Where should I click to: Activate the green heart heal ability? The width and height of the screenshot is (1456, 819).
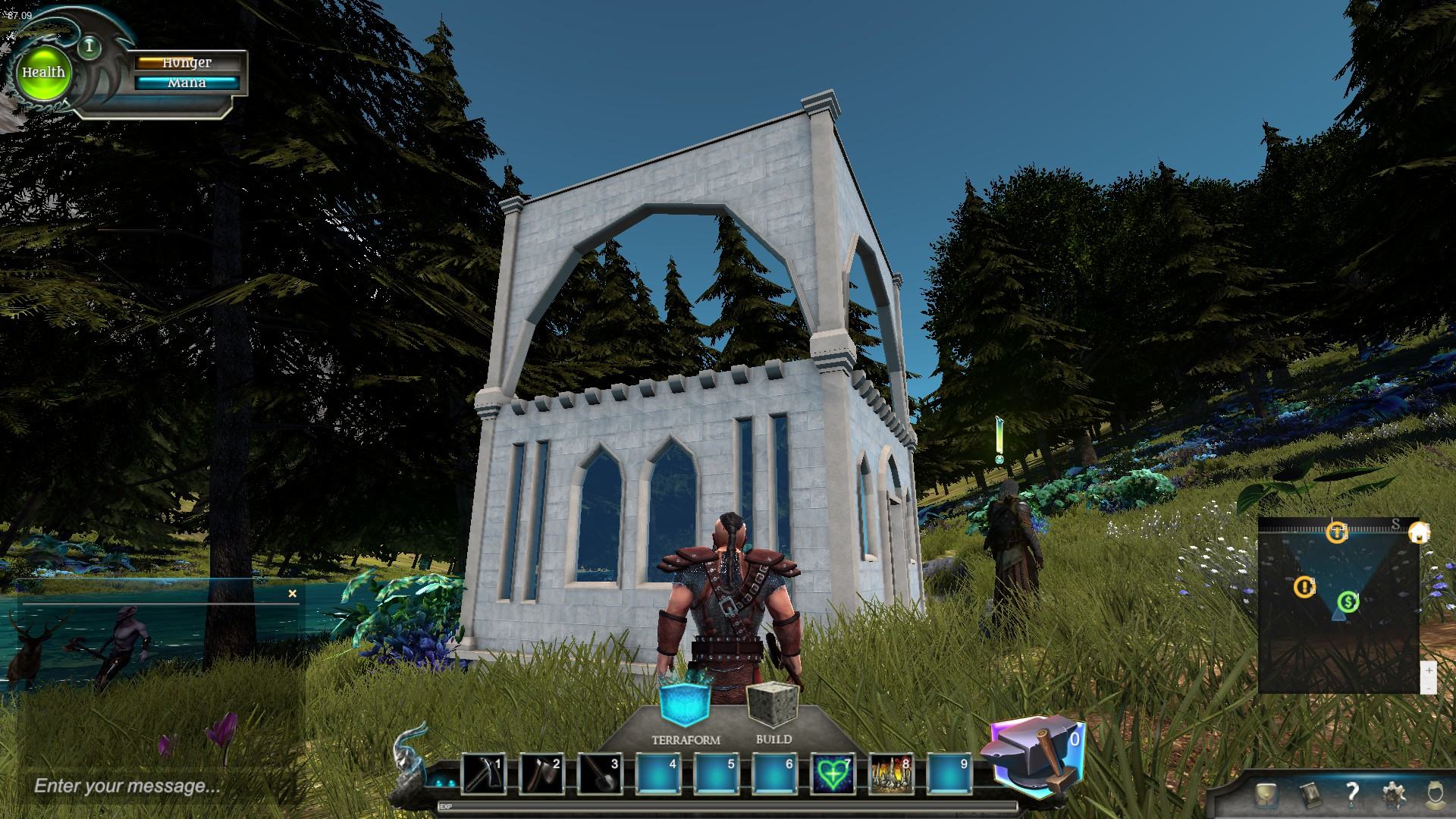833,774
